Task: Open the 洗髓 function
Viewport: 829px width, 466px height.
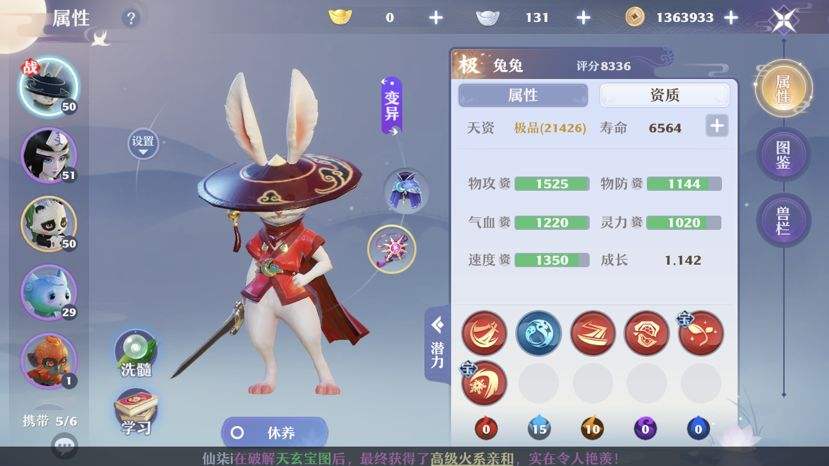Action: [x=135, y=354]
